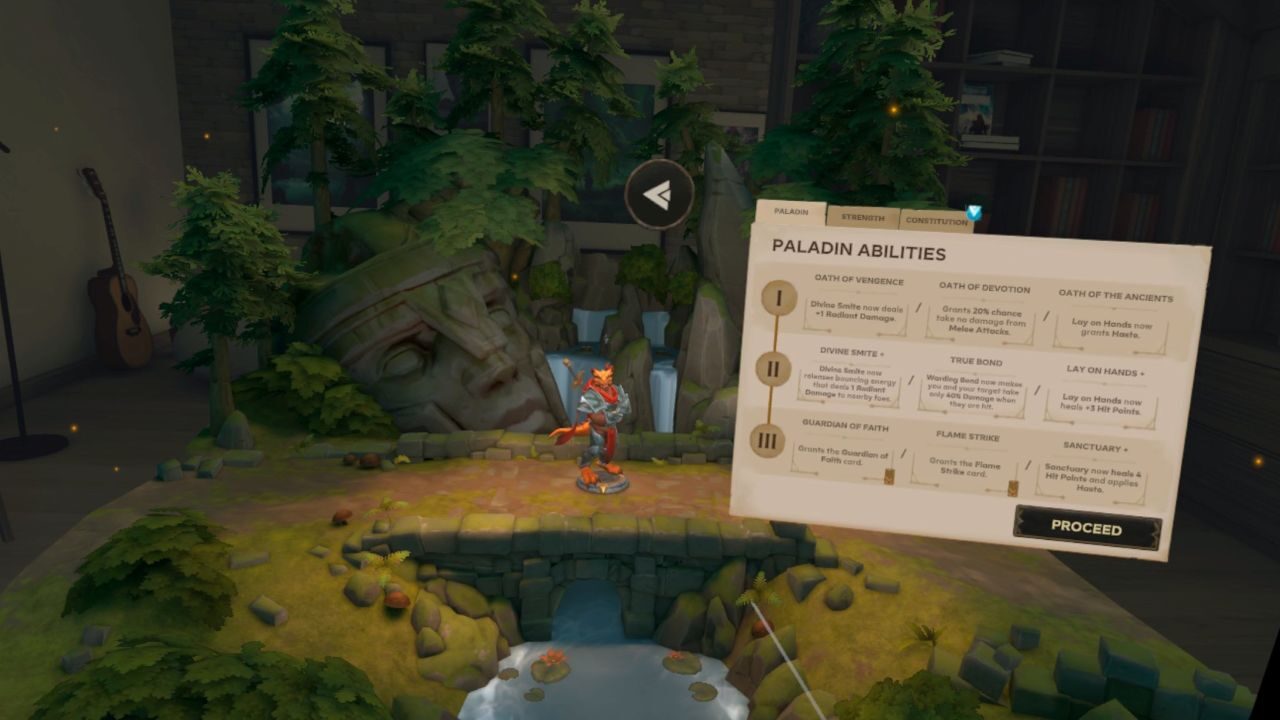1280x720 pixels.
Task: Pick the Oath of the Ancients perk
Action: pos(1114,326)
